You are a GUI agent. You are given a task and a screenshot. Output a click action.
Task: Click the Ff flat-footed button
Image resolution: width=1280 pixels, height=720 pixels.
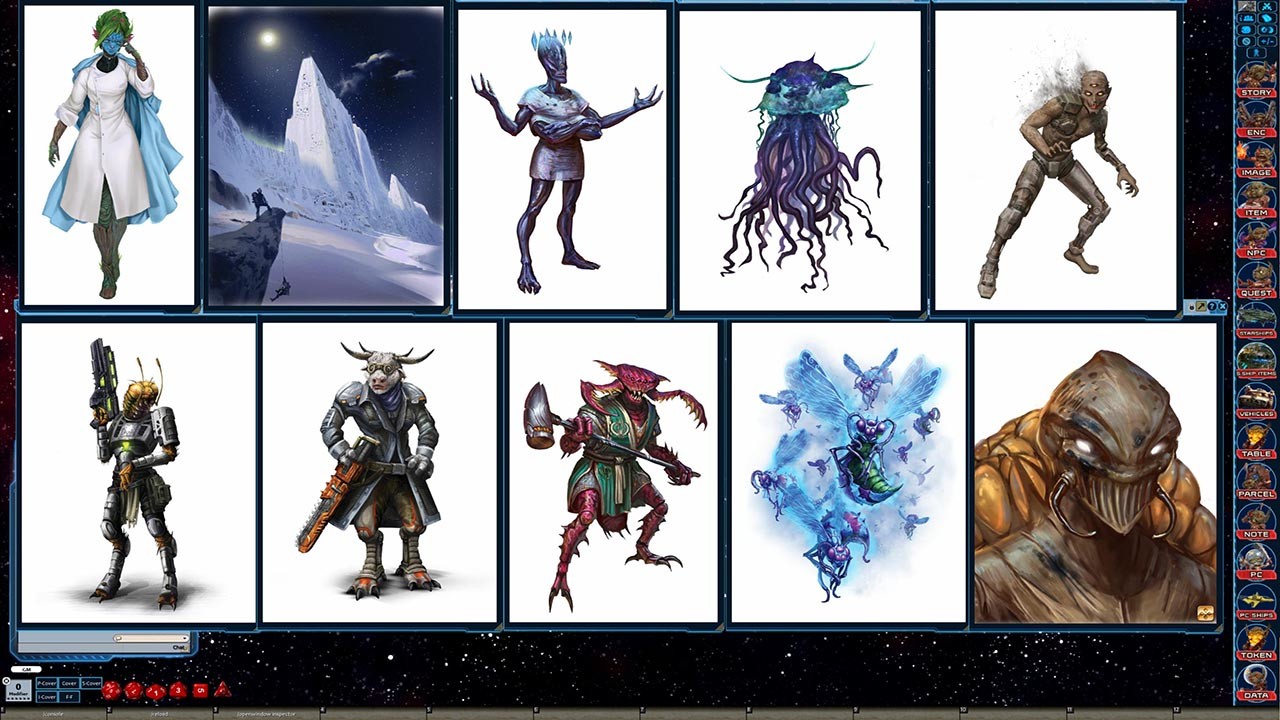69,697
